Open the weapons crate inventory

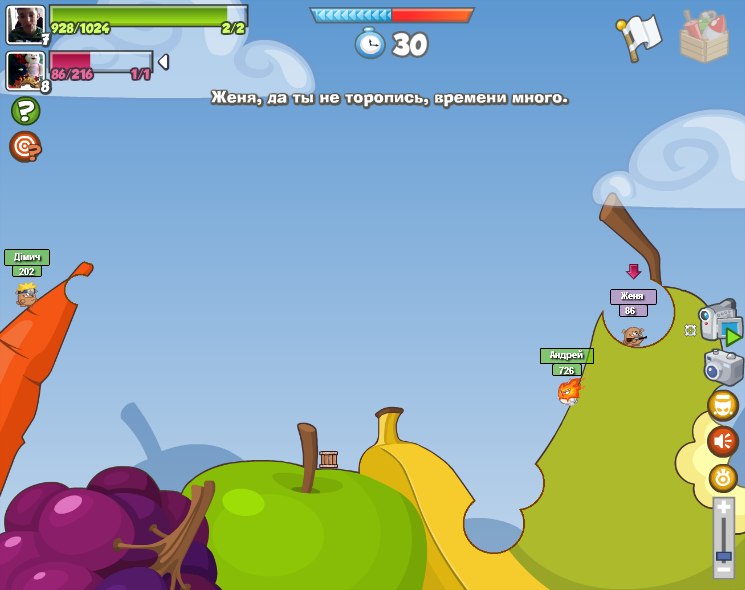click(703, 38)
